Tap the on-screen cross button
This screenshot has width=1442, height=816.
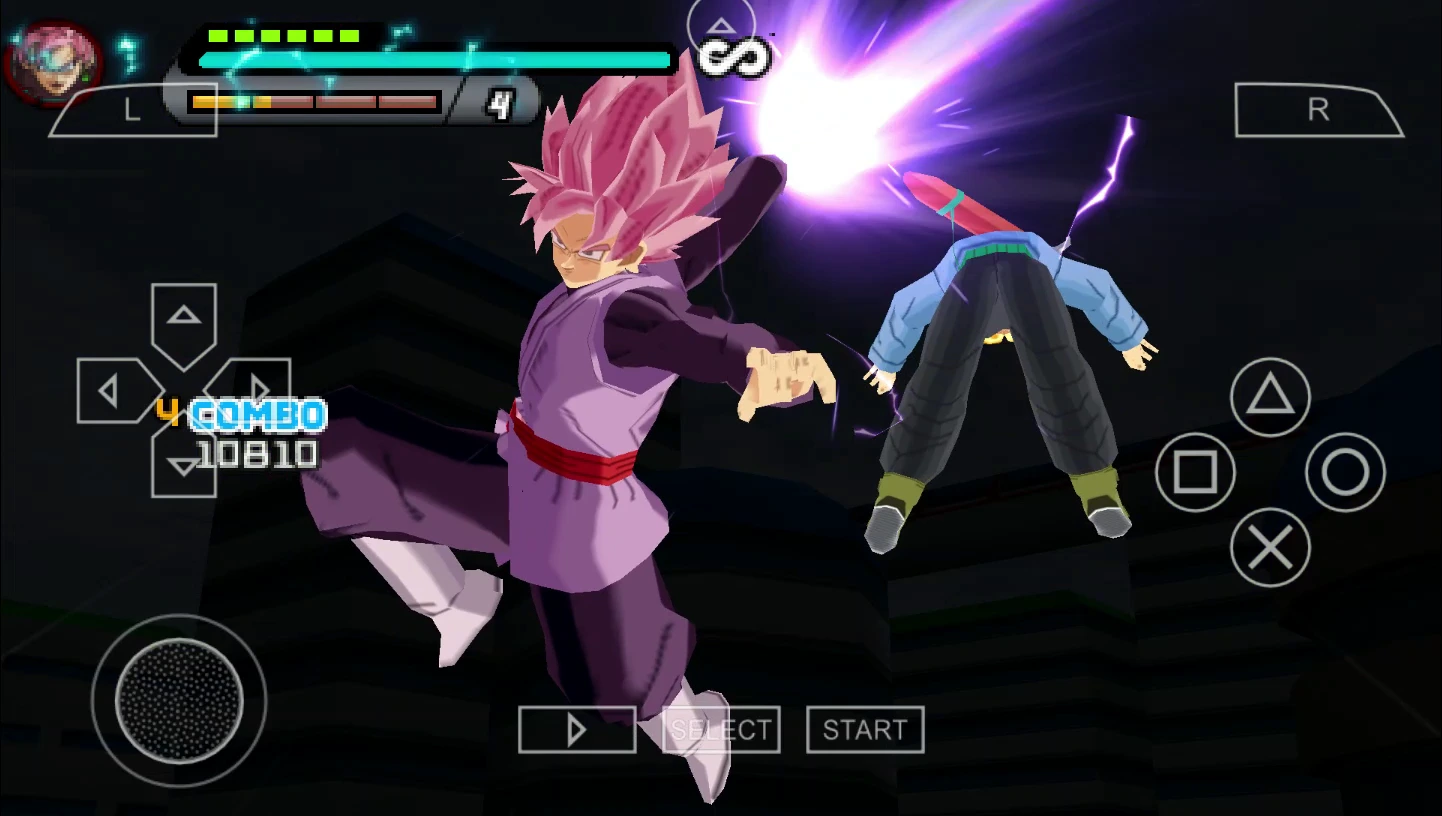click(x=1270, y=547)
